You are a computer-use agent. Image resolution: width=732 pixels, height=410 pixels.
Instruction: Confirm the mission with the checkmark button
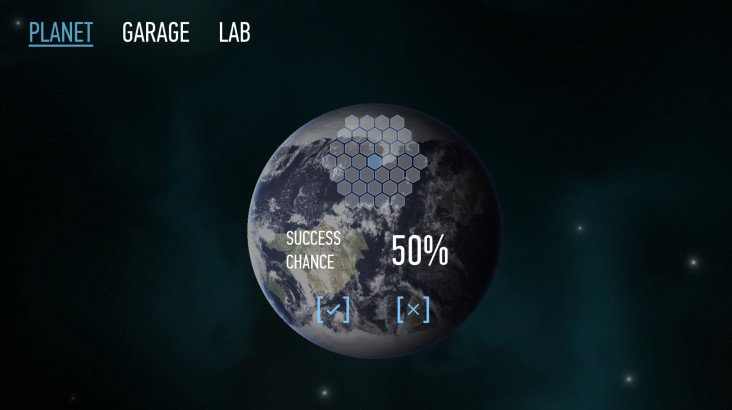333,310
